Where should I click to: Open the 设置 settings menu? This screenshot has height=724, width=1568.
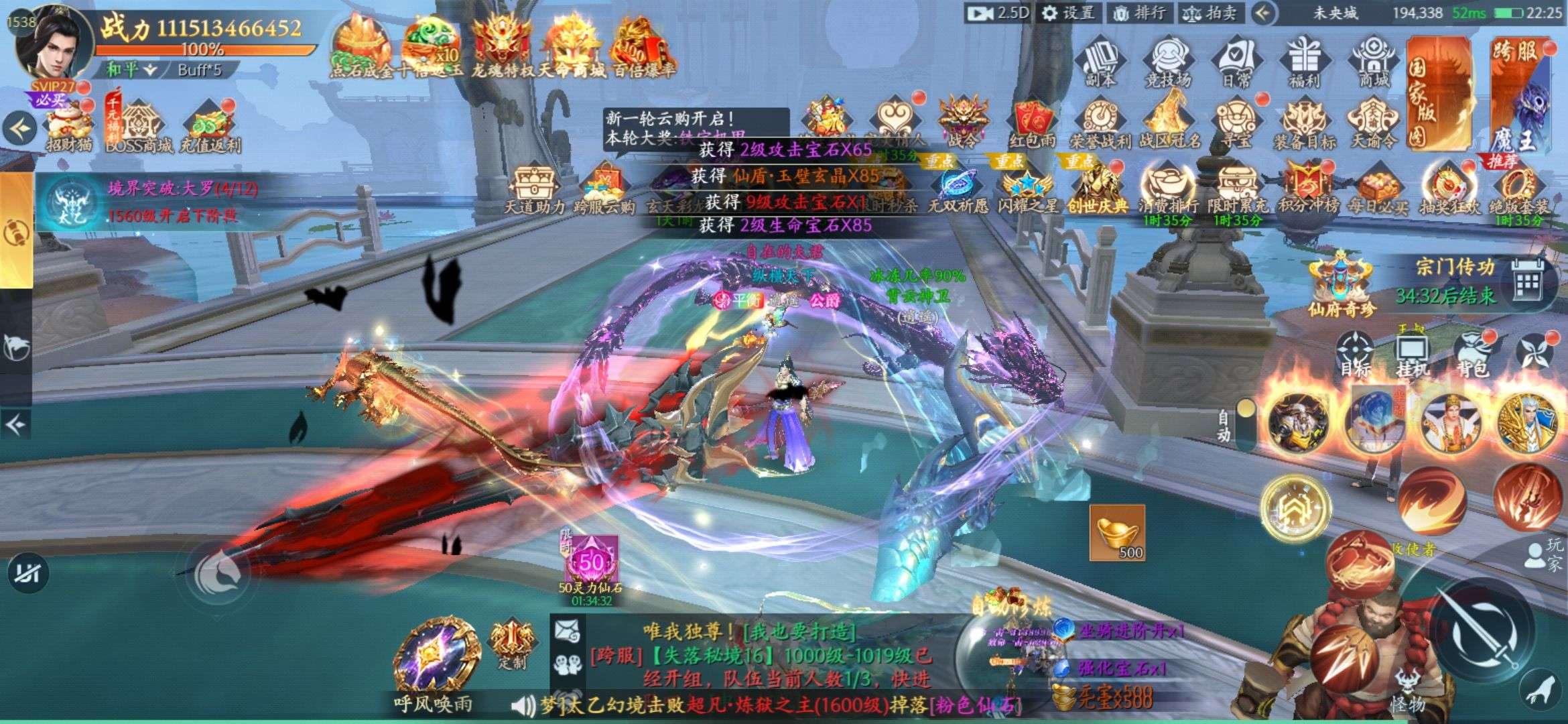tap(1069, 13)
